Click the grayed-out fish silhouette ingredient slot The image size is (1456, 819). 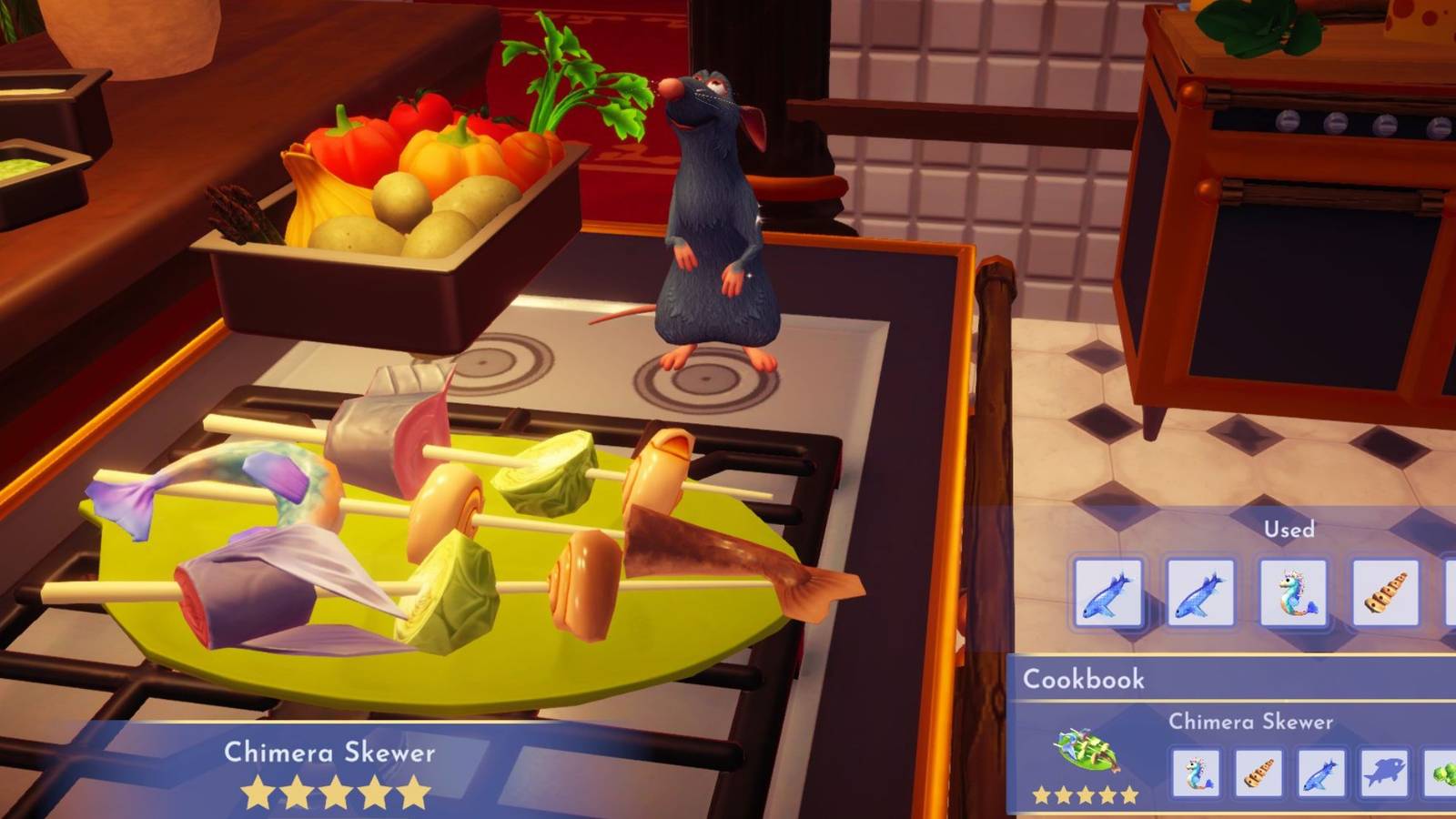1384,774
